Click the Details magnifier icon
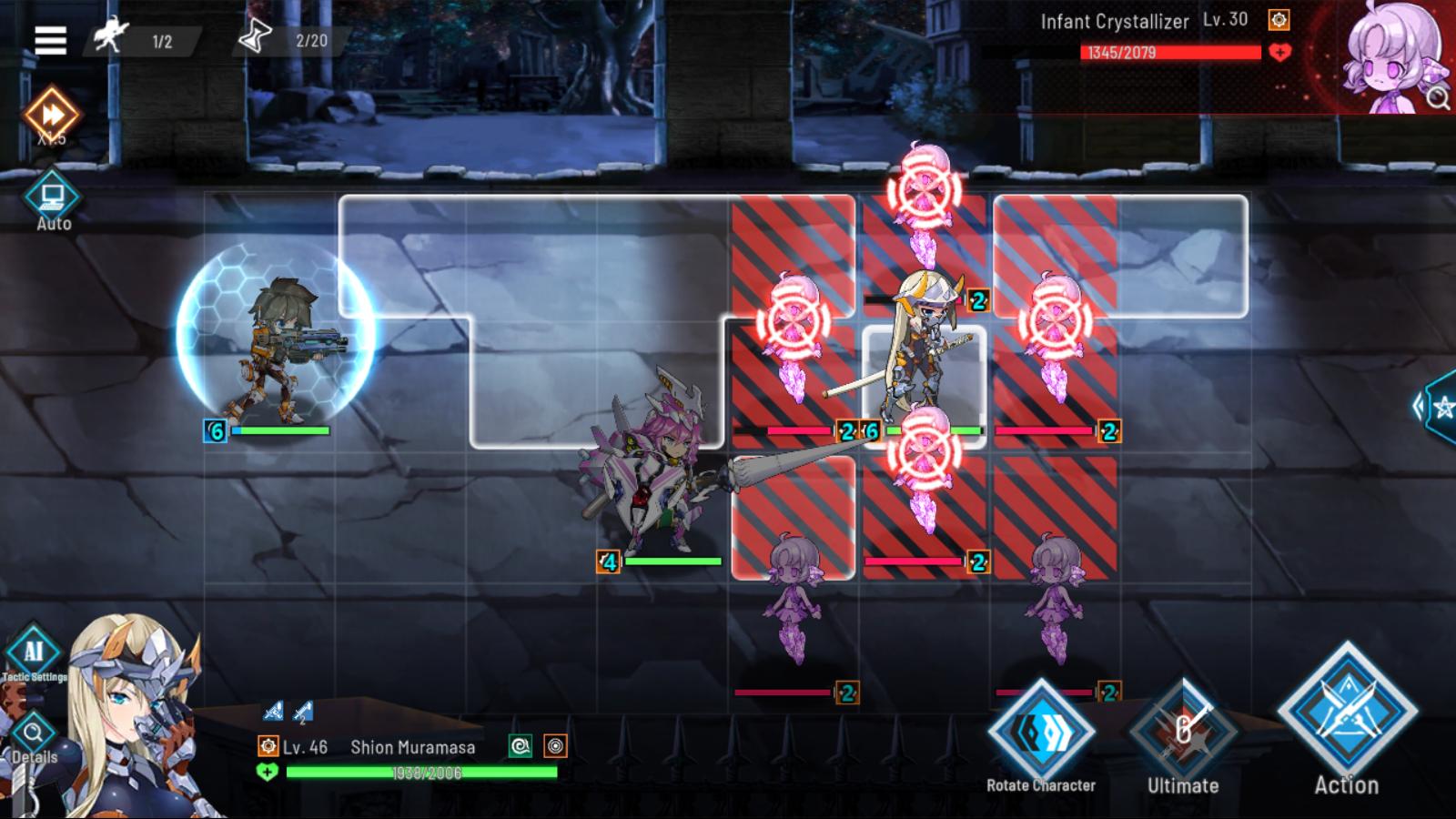This screenshot has height=819, width=1456. click(35, 734)
